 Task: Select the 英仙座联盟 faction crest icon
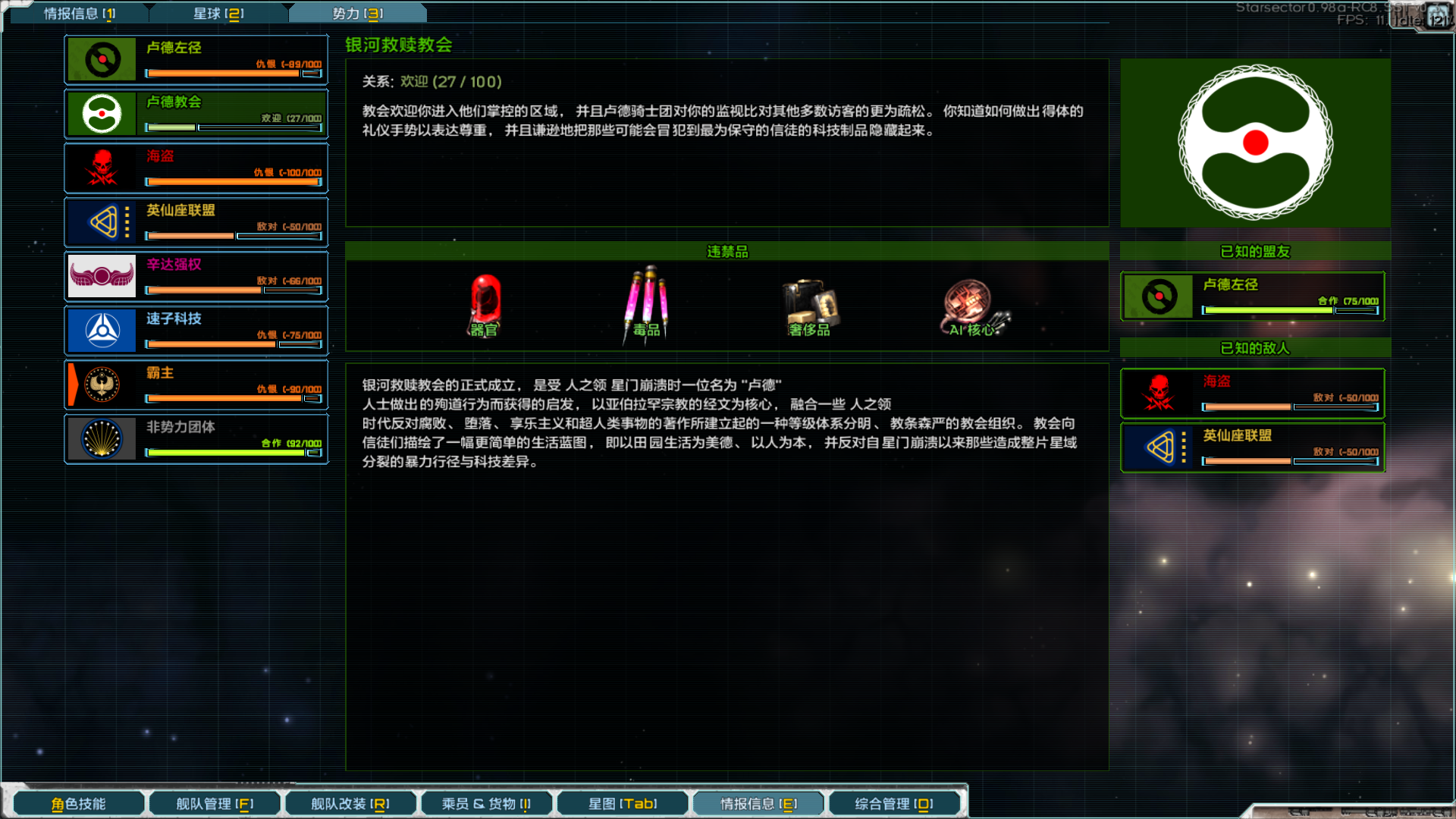click(x=102, y=221)
